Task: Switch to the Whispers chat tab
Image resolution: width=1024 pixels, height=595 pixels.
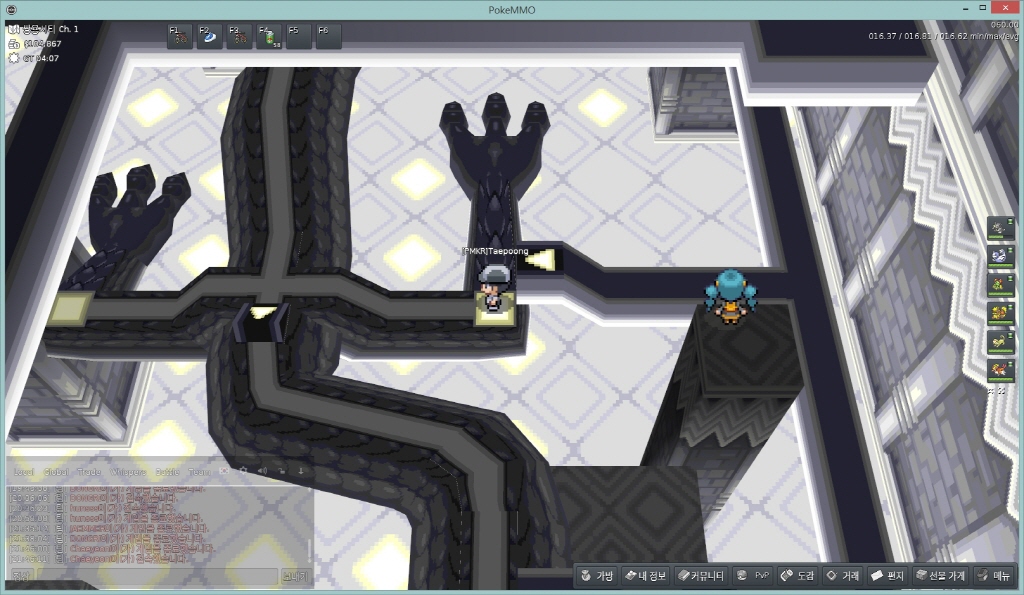Action: (x=128, y=471)
